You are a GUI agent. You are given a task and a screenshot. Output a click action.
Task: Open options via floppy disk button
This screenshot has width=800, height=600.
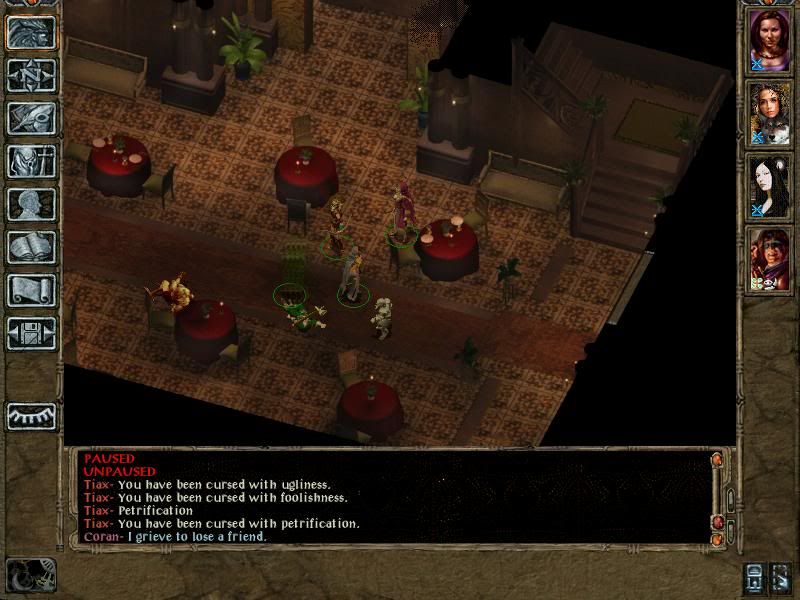coord(31,333)
